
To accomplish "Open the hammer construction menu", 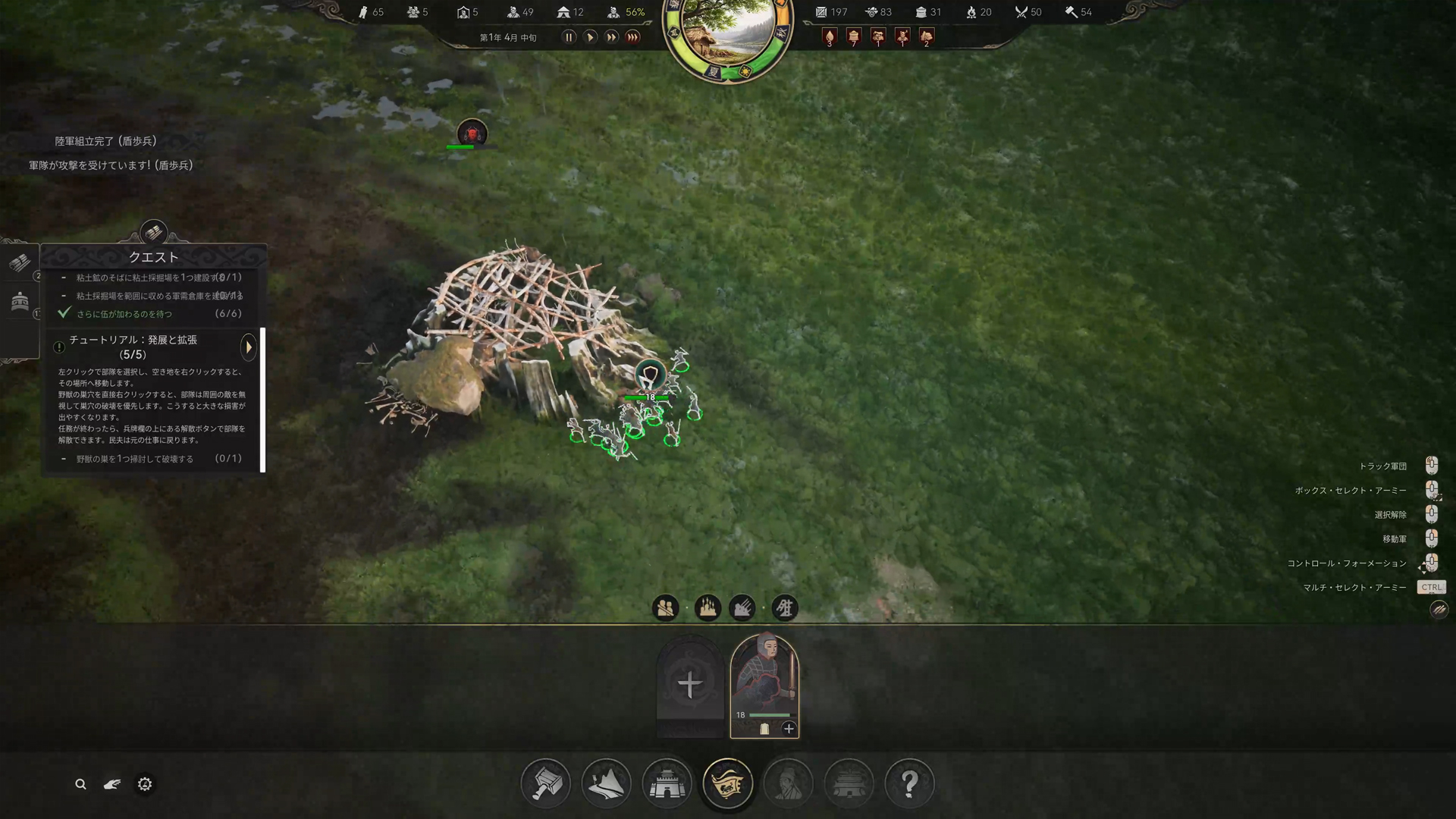I will tap(546, 783).
